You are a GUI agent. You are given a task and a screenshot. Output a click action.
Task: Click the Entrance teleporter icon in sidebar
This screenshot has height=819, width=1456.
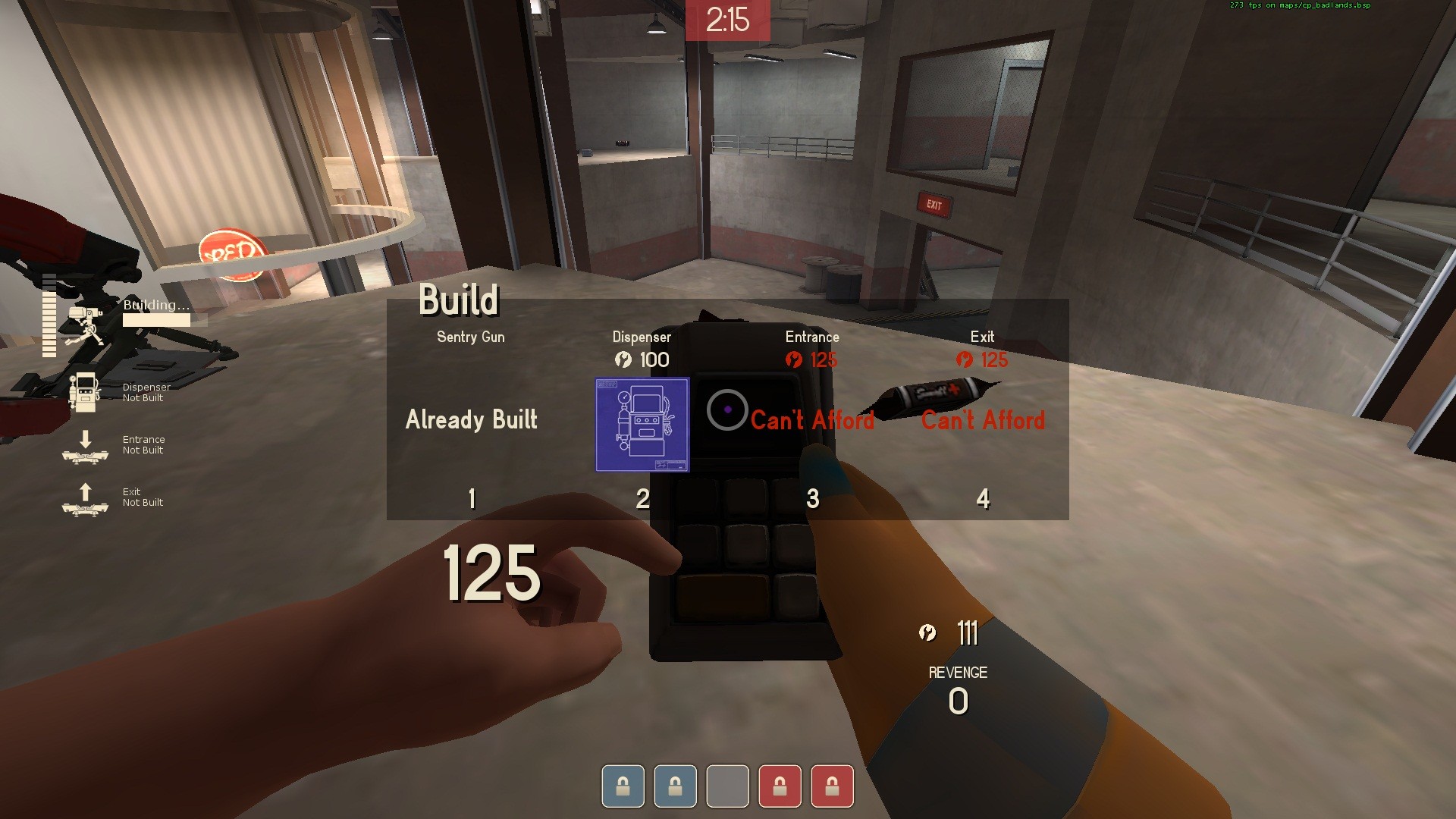(x=86, y=448)
